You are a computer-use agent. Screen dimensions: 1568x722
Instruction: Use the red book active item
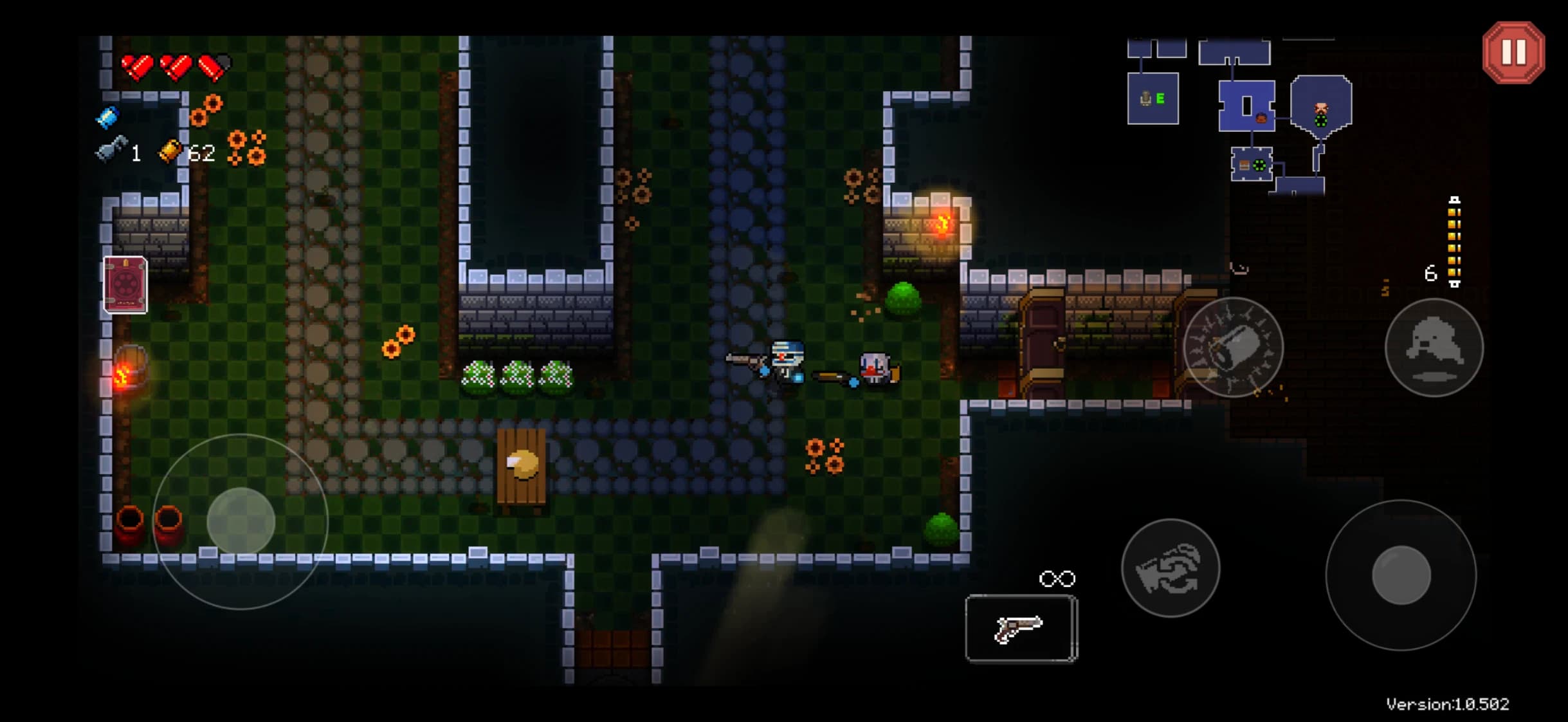point(125,284)
